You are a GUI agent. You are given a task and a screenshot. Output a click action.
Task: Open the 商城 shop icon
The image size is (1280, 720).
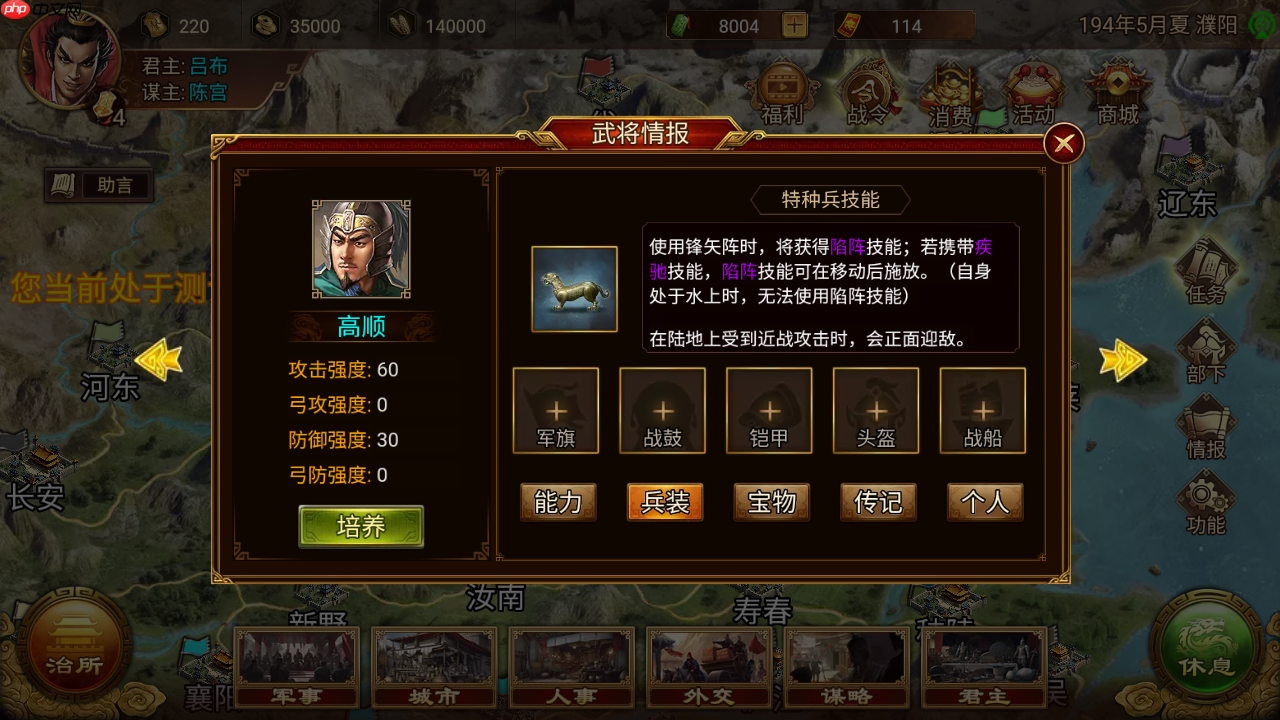pos(1117,95)
